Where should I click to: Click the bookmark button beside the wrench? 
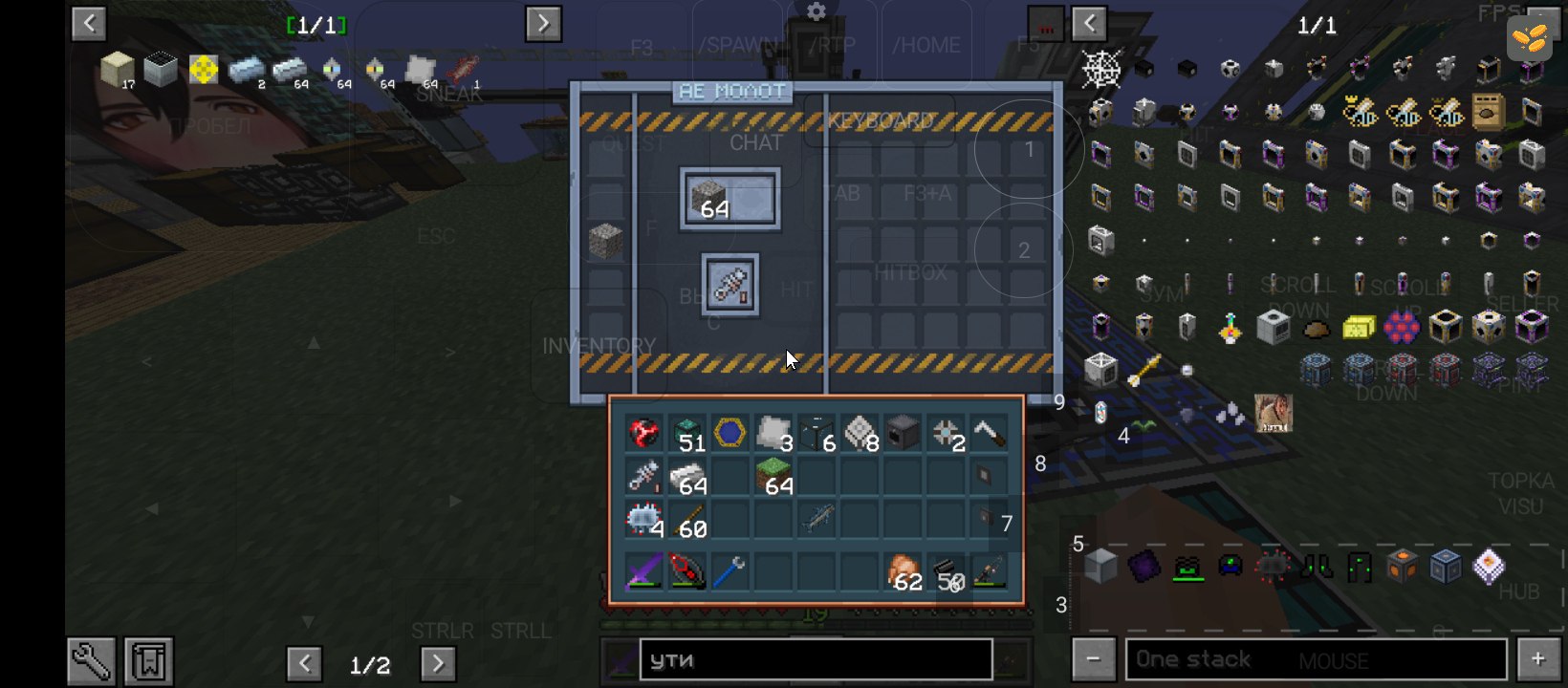[148, 661]
